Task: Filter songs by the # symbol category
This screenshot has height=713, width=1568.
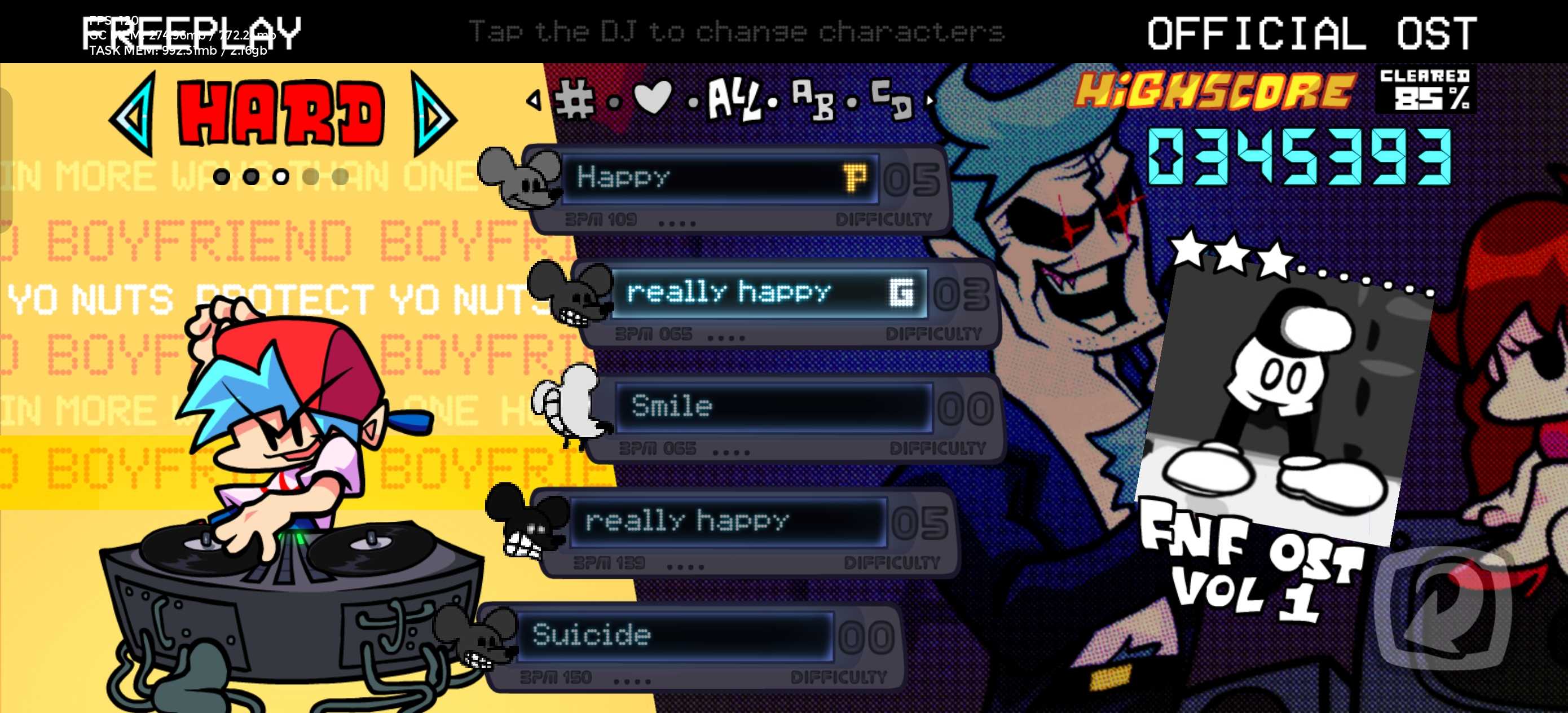Action: pyautogui.click(x=574, y=99)
